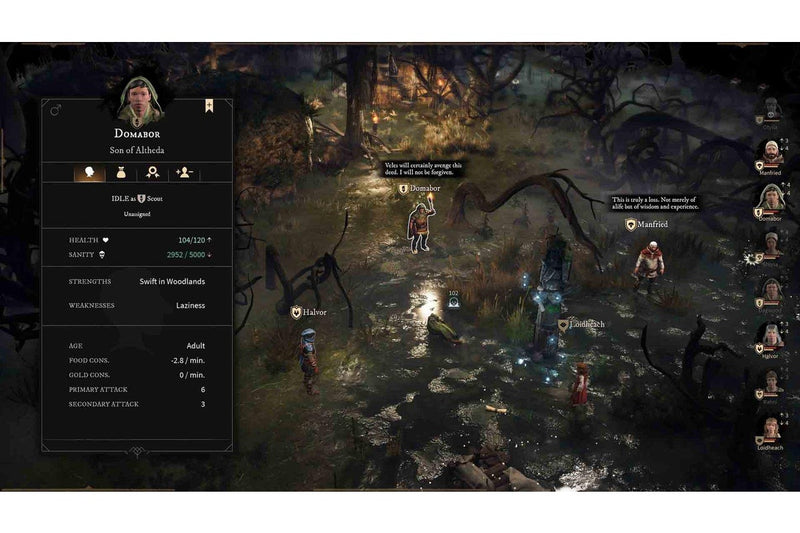Toggle the bookmark ribbon on Domabor's panel
The width and height of the screenshot is (800, 533).
(x=209, y=104)
